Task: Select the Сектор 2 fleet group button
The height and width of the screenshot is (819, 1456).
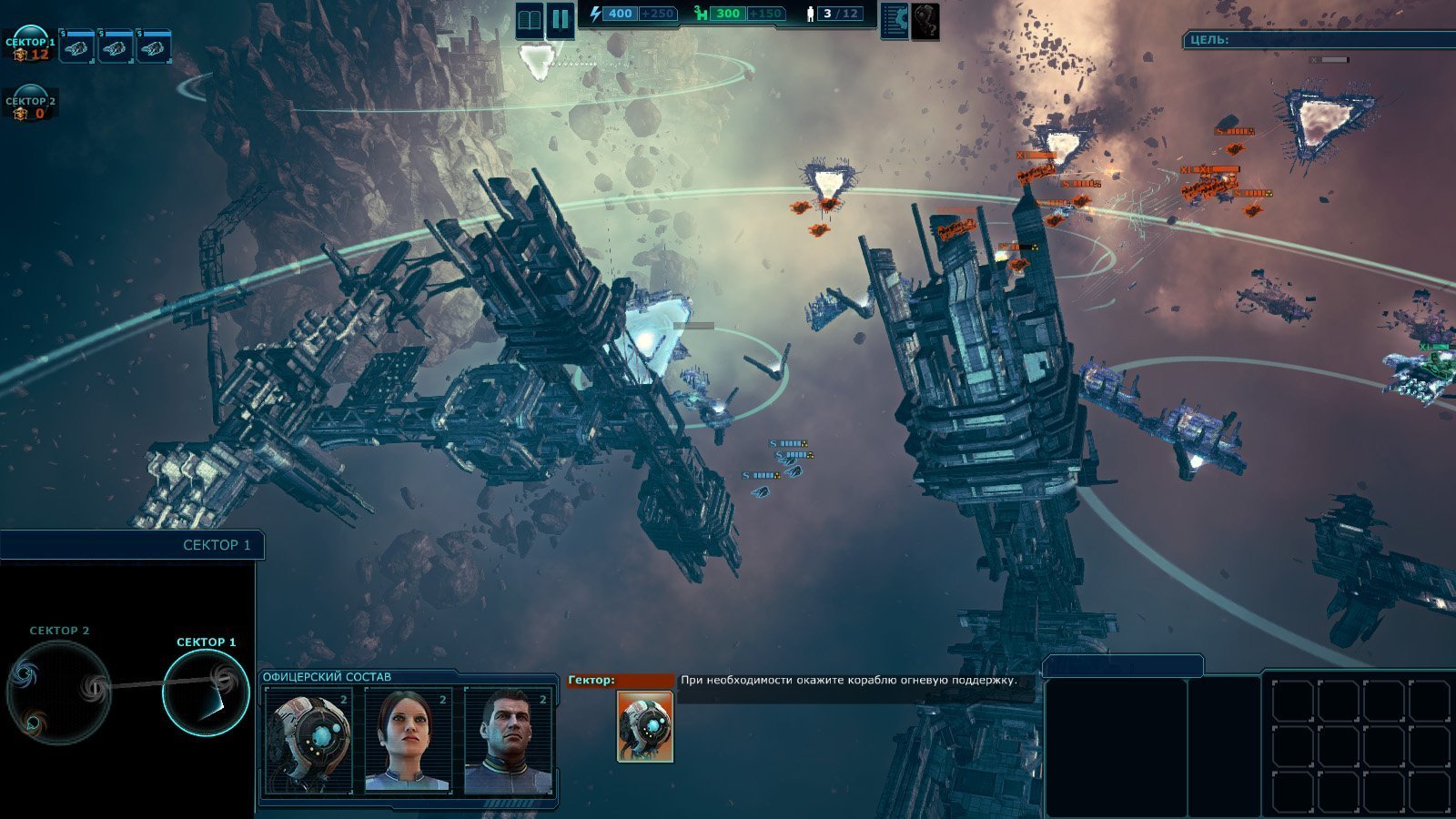Action: click(30, 105)
